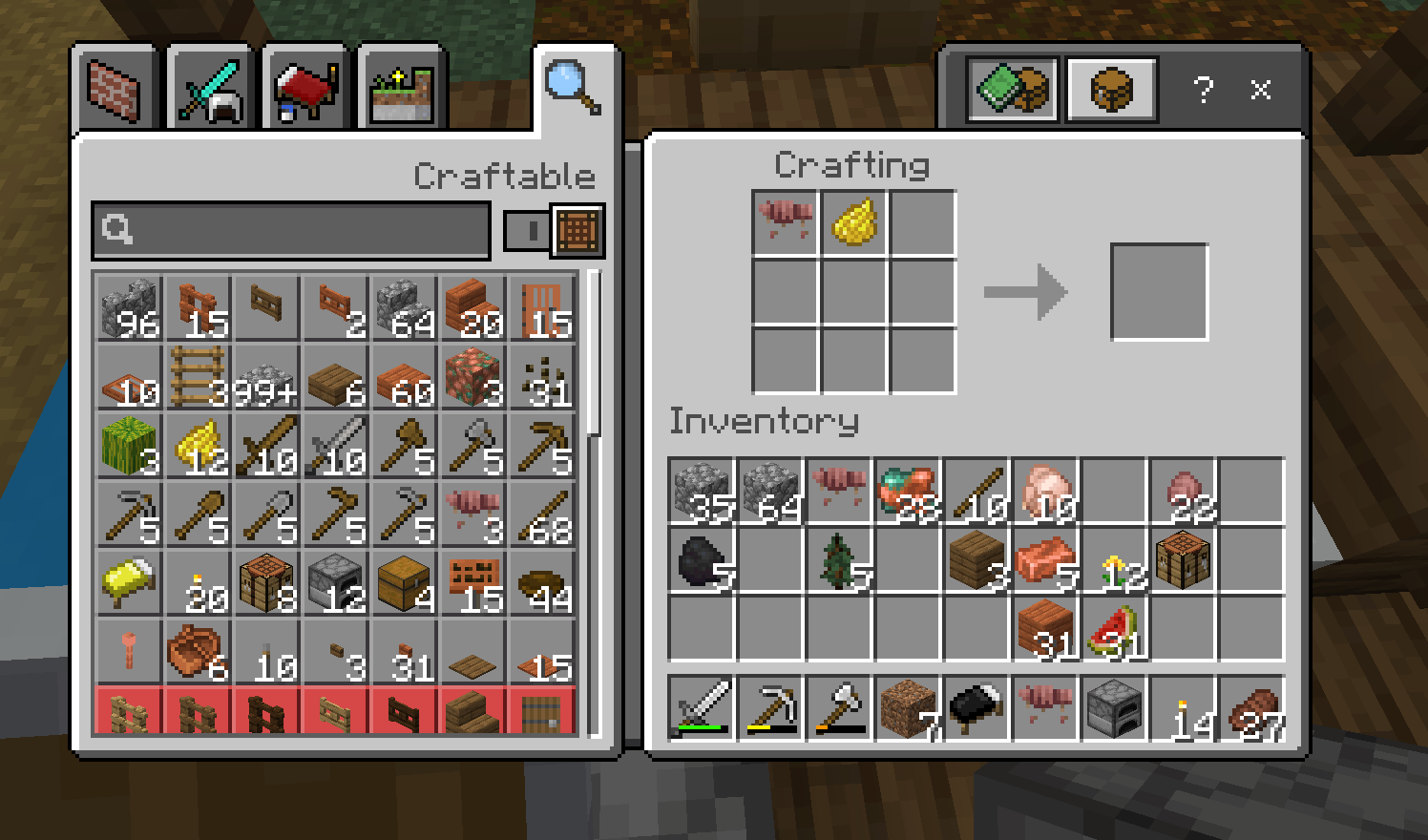Choose the furnace recipe showing 12
1428x840 pixels.
click(335, 581)
